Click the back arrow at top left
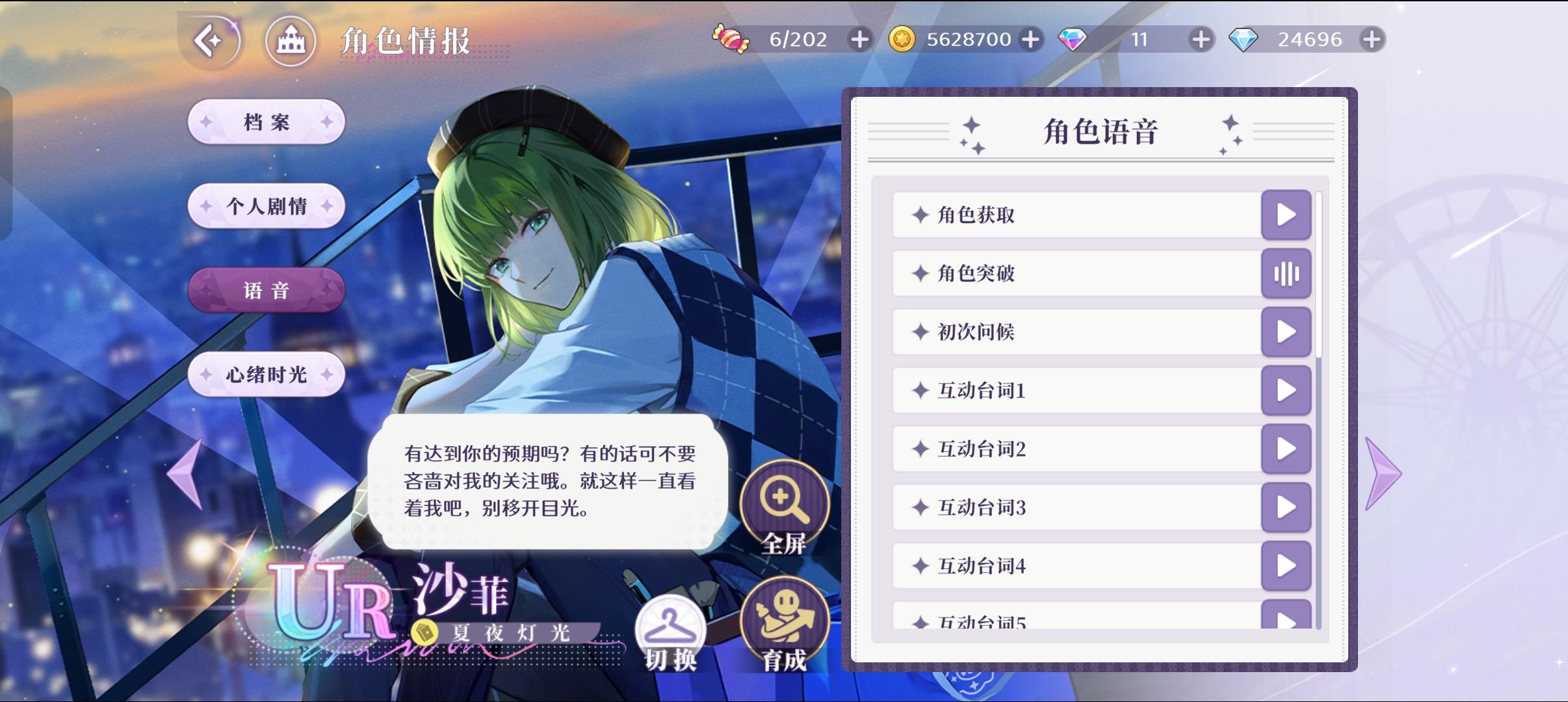Viewport: 1568px width, 702px height. coord(211,41)
